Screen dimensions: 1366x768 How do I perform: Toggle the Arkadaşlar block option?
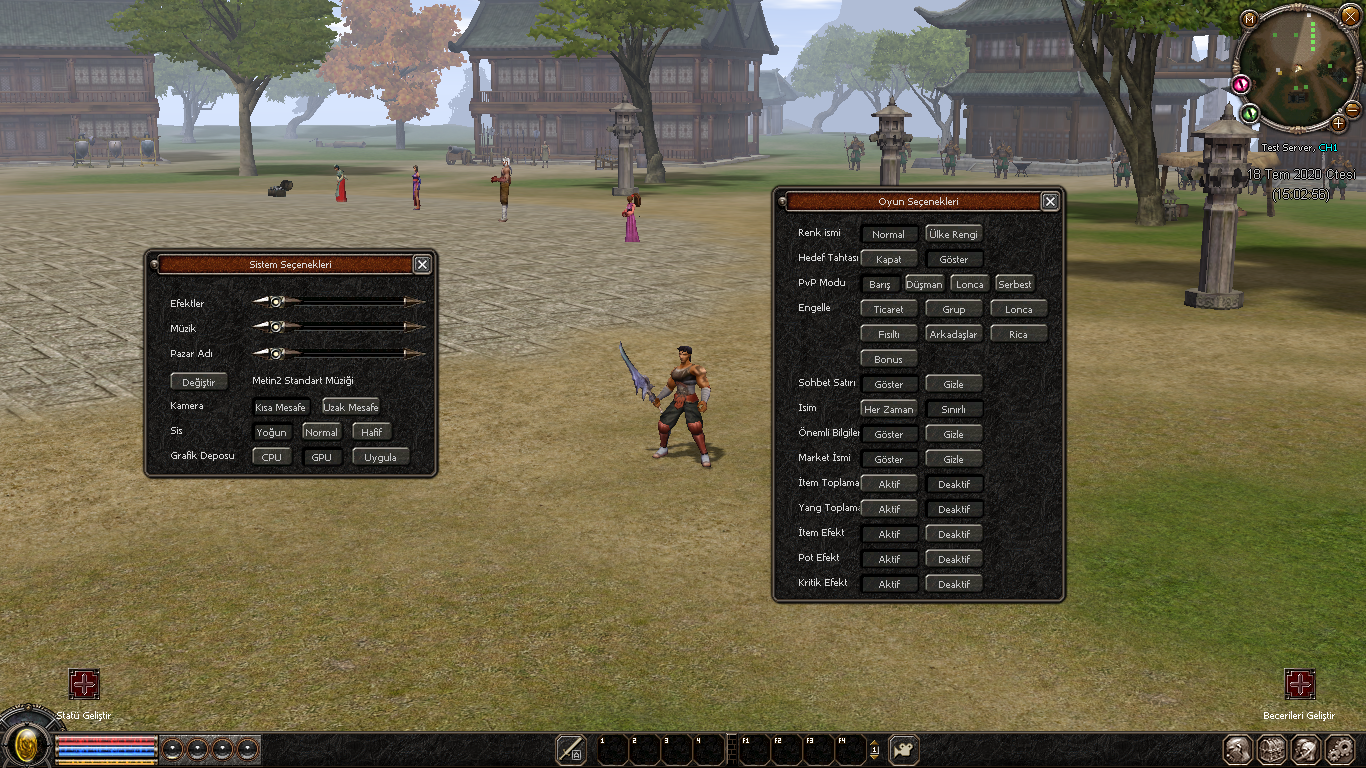click(x=953, y=334)
